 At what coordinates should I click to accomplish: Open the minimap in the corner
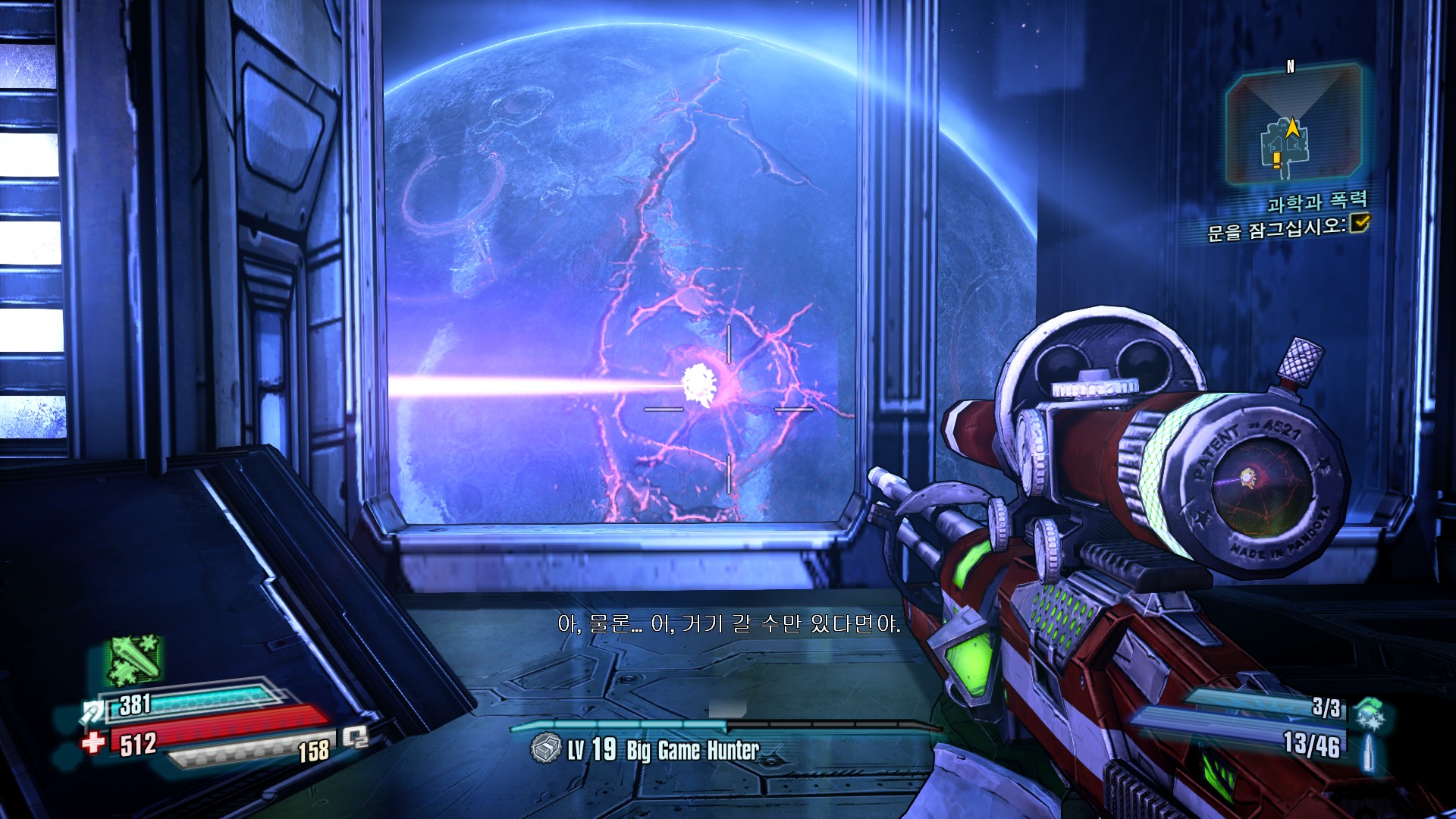(1293, 125)
